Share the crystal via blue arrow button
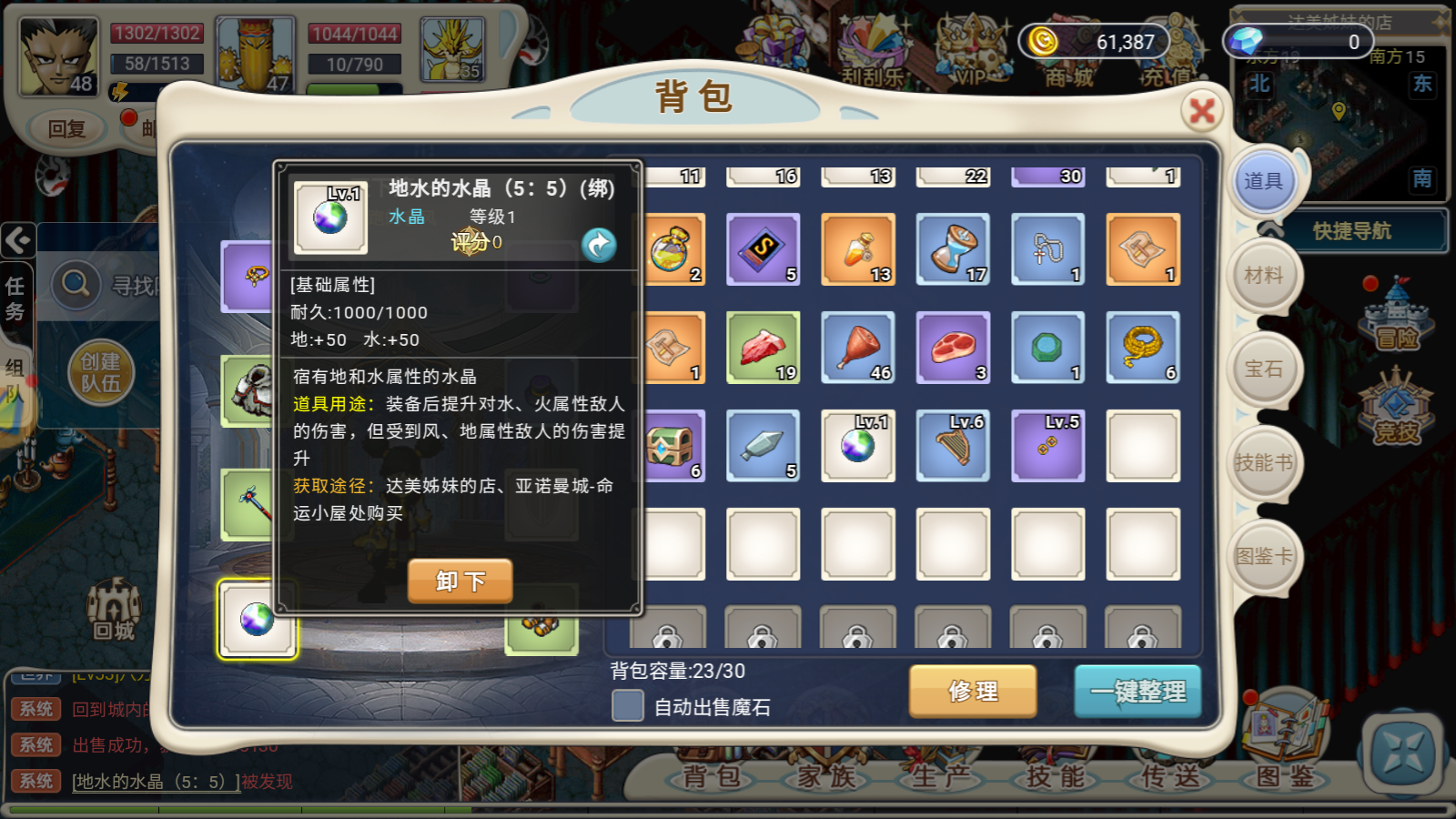Screen dimensions: 1456x819 599,245
